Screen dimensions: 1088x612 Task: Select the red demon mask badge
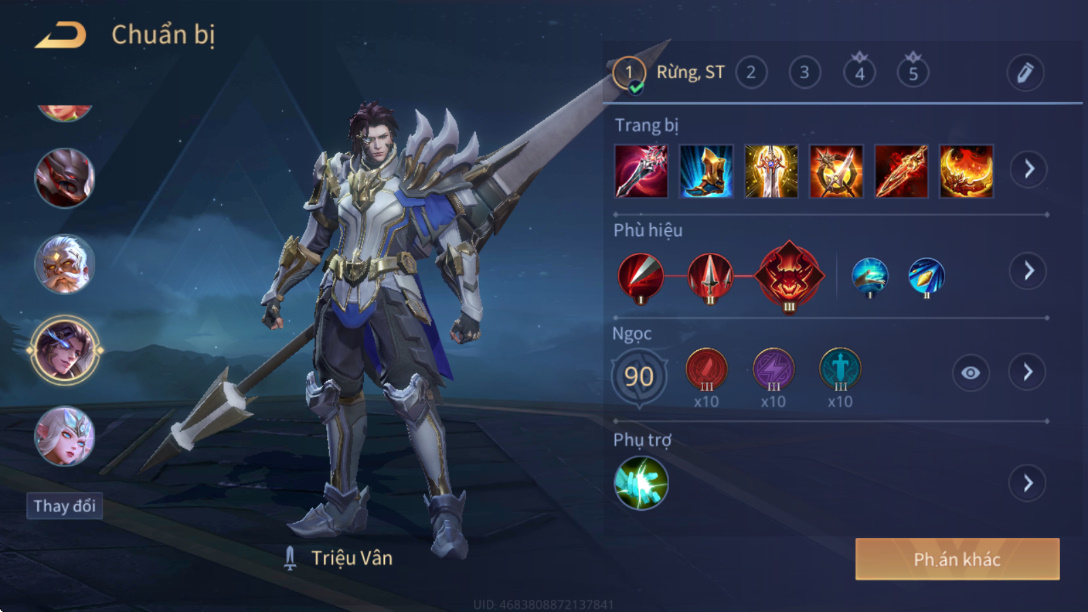coord(790,273)
